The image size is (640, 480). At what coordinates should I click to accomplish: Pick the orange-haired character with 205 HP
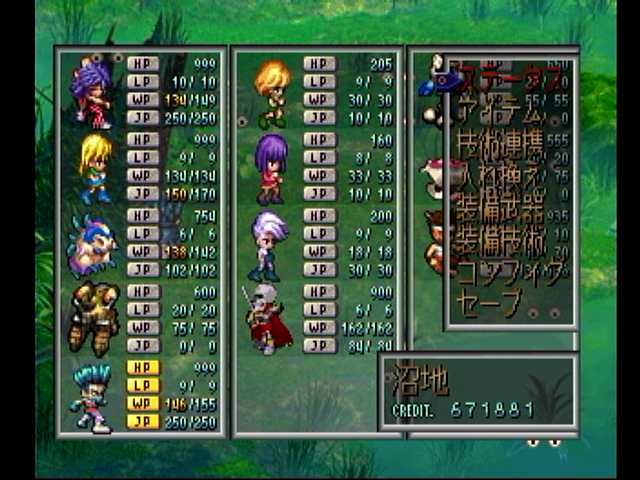270,92
